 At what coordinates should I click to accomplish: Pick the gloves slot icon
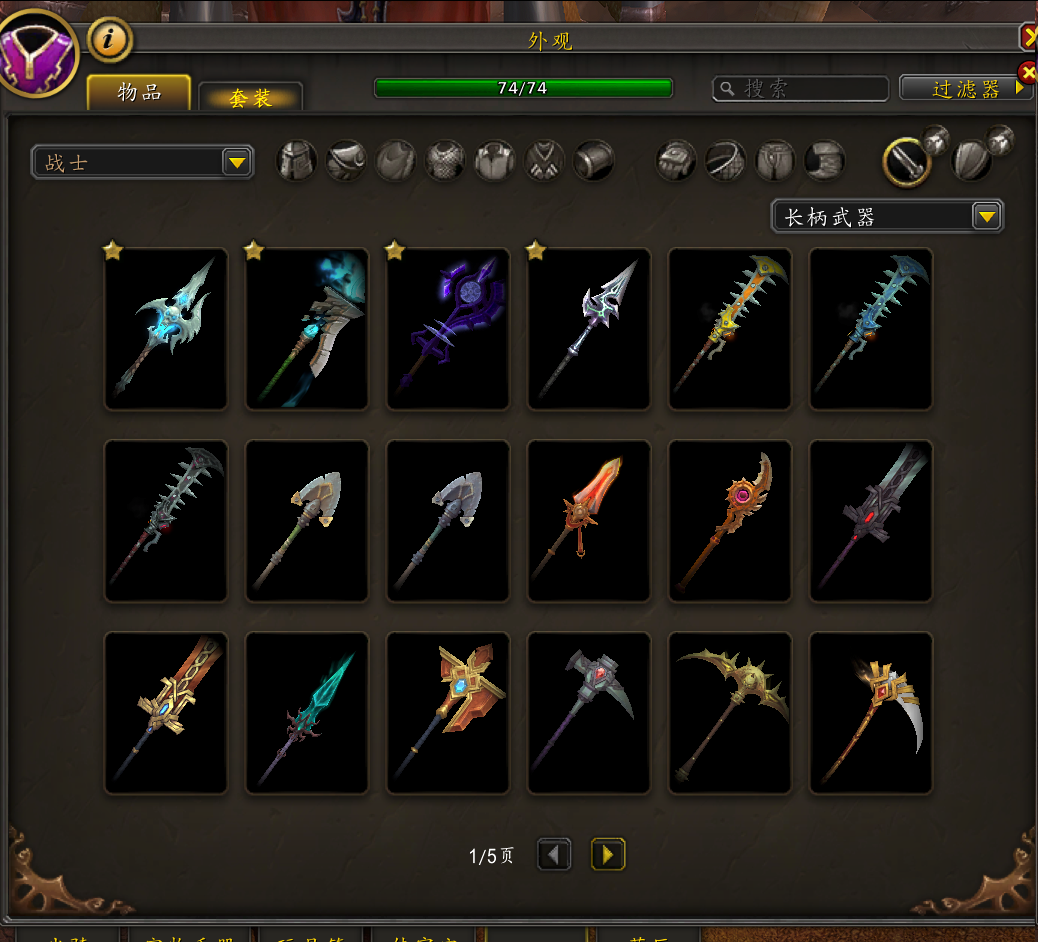pos(676,161)
